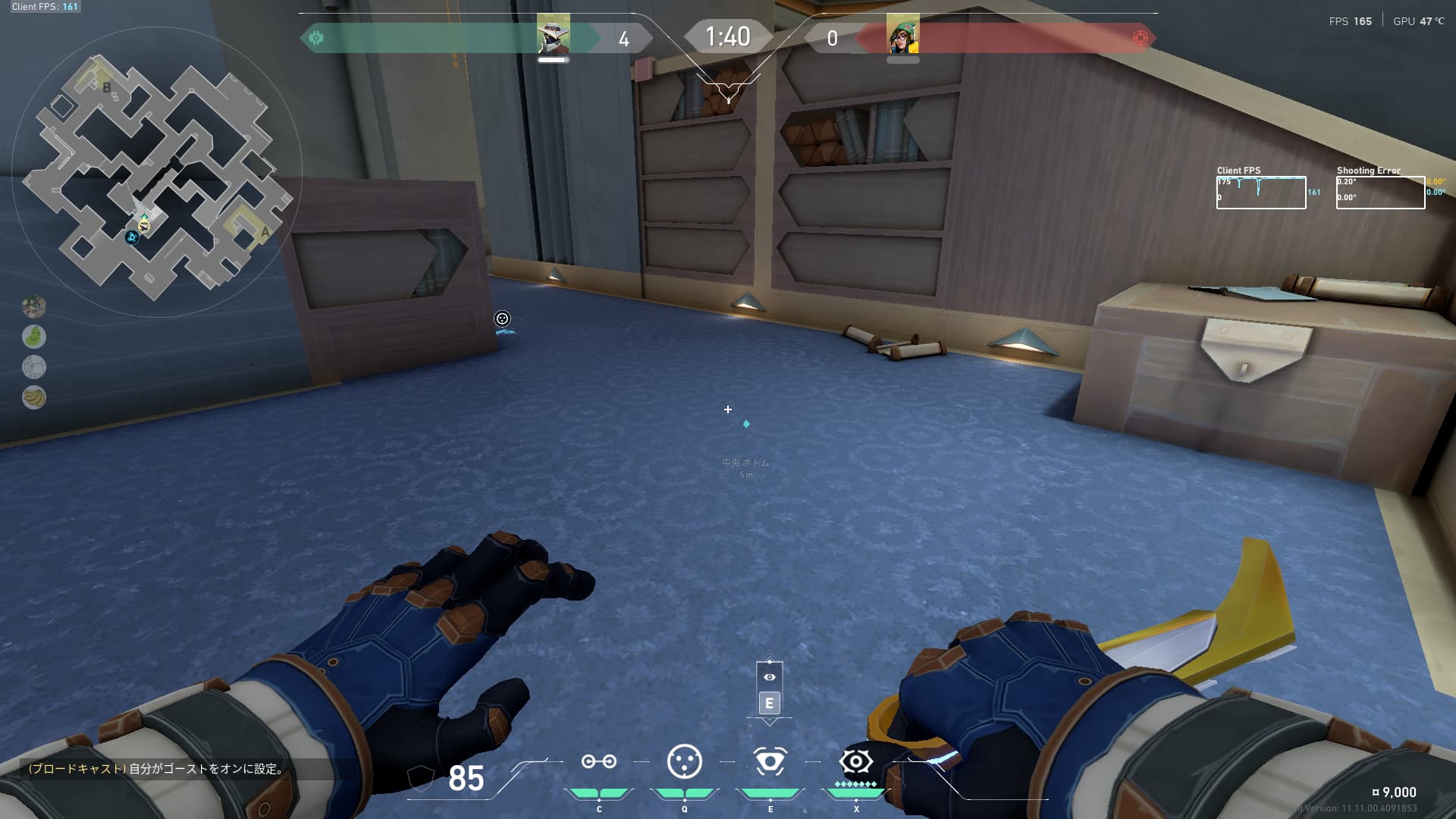The width and height of the screenshot is (1456, 819).
Task: Click the circular minimap
Action: coord(157,173)
